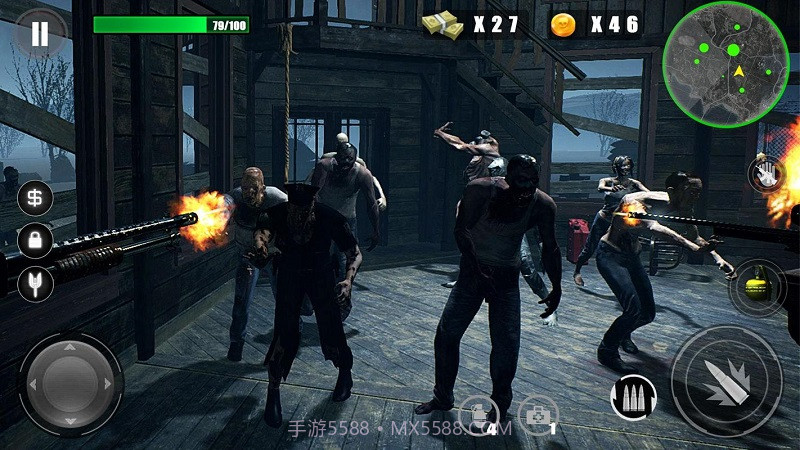Image resolution: width=800 pixels, height=450 pixels.
Task: Open the dollar-sign shop button
Action: point(35,197)
